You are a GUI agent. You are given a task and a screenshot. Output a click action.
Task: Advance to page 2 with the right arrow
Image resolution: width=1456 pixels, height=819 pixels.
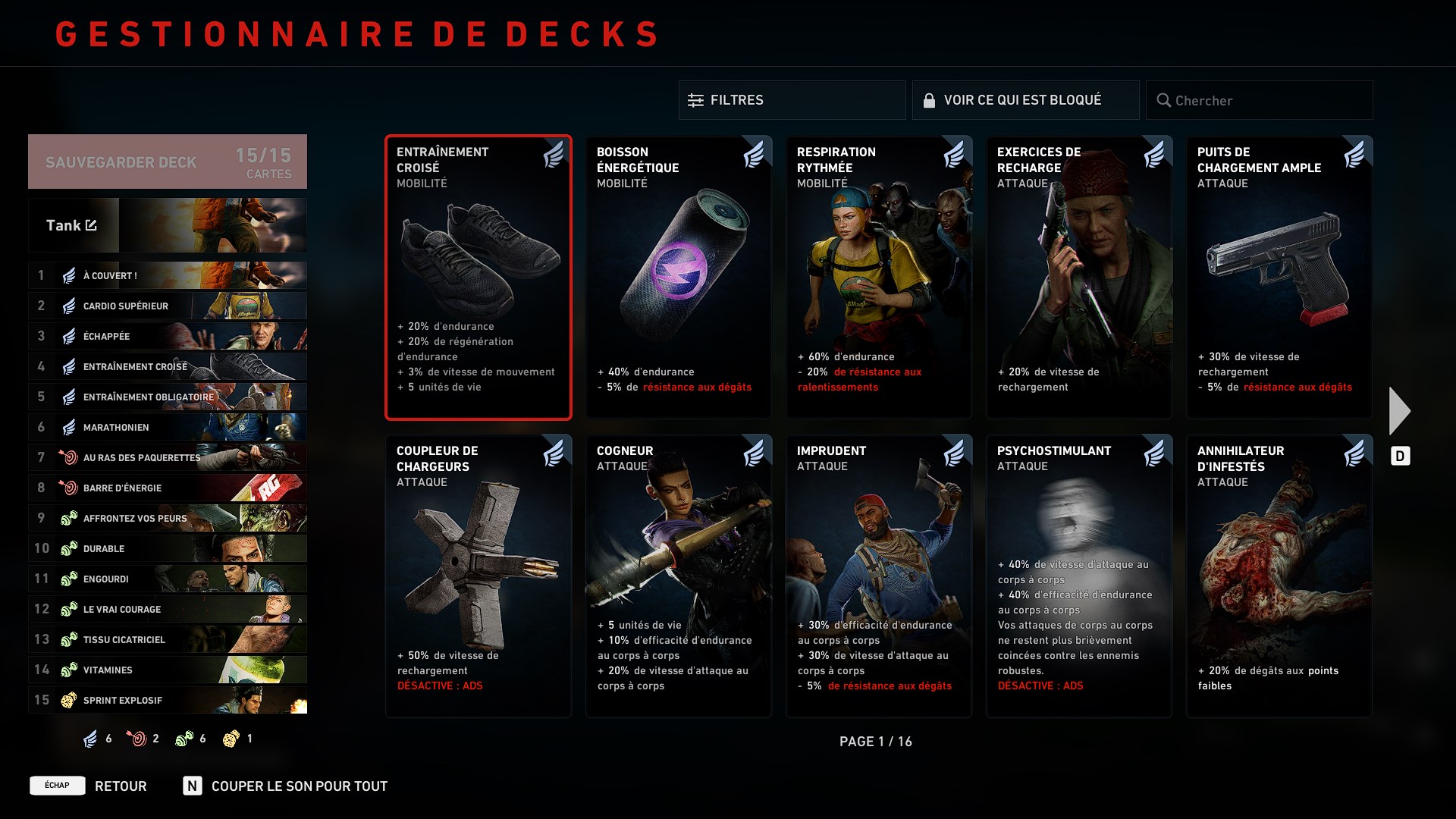coord(1399,409)
